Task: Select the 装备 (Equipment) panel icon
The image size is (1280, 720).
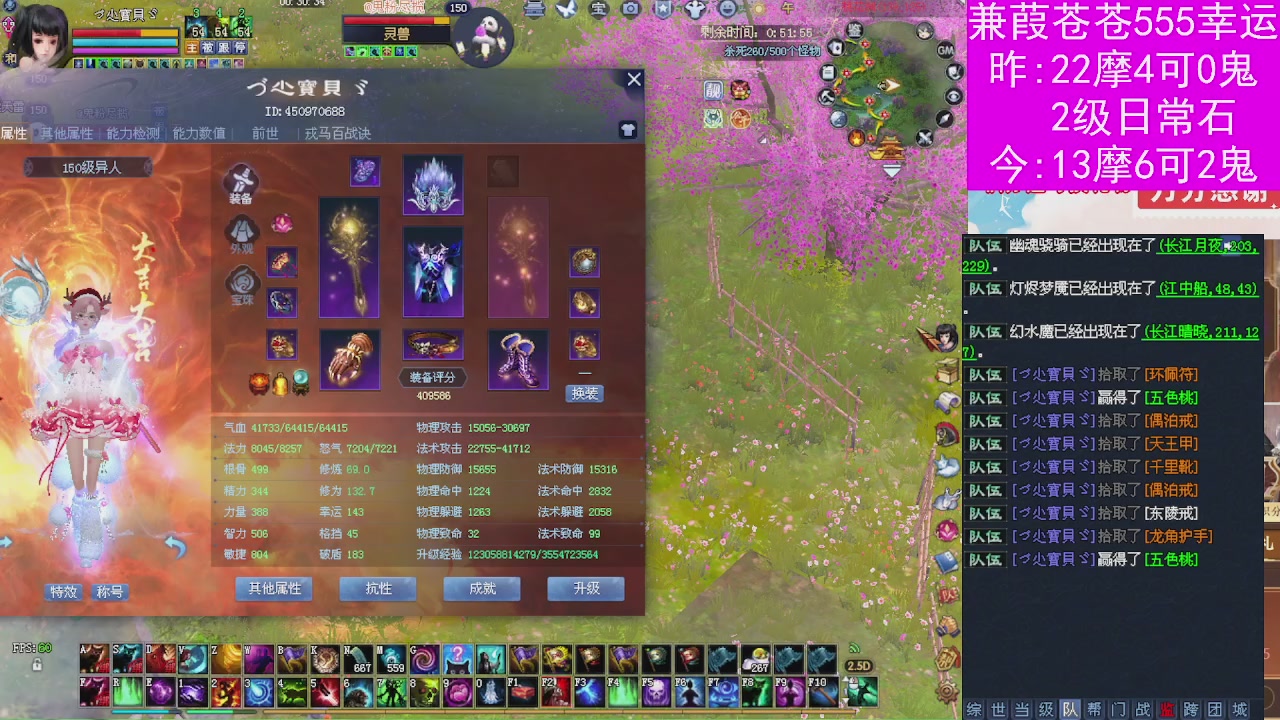Action: [x=240, y=182]
